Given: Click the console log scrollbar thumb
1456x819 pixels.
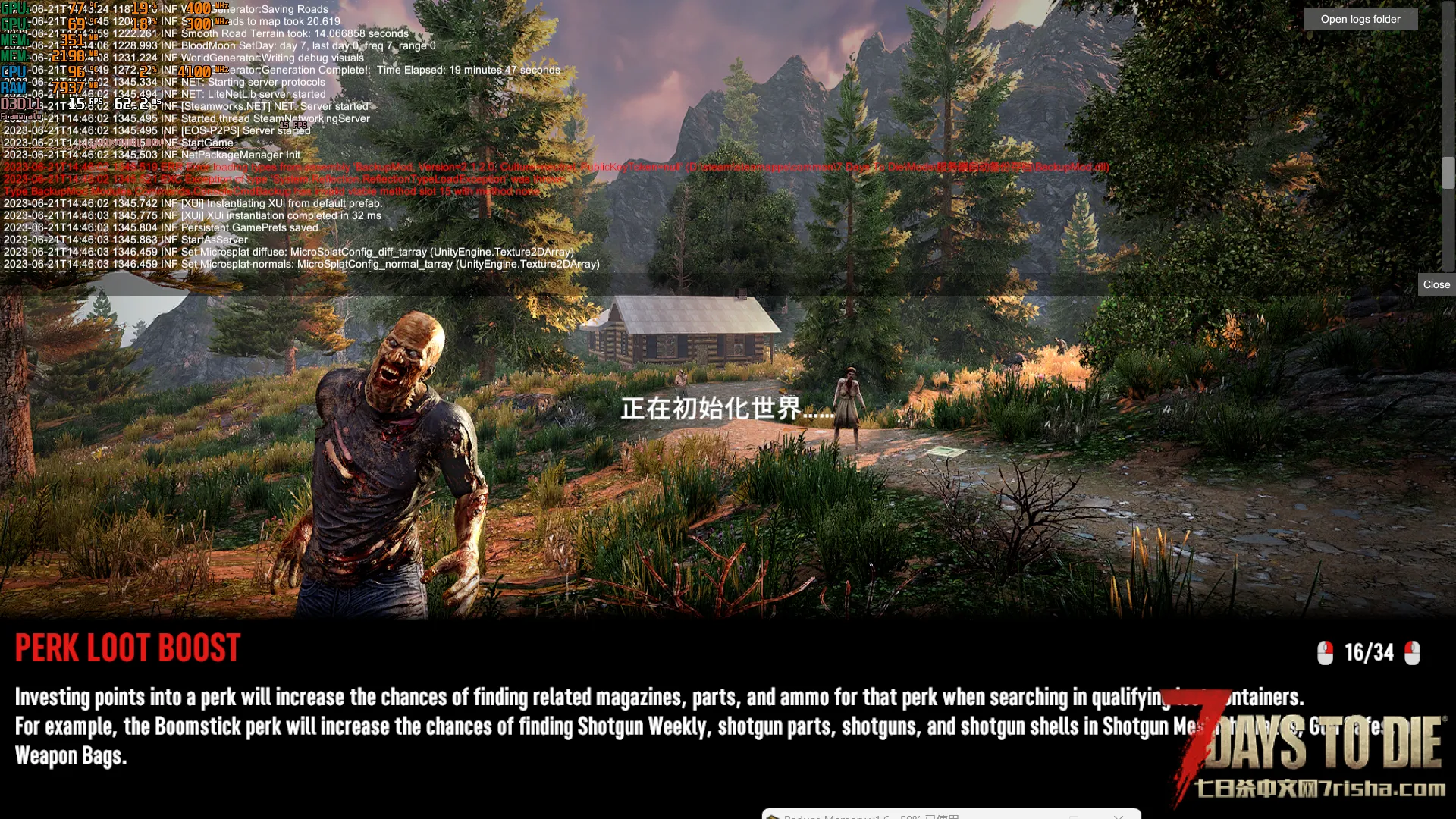Looking at the screenshot, I should tap(1448, 173).
